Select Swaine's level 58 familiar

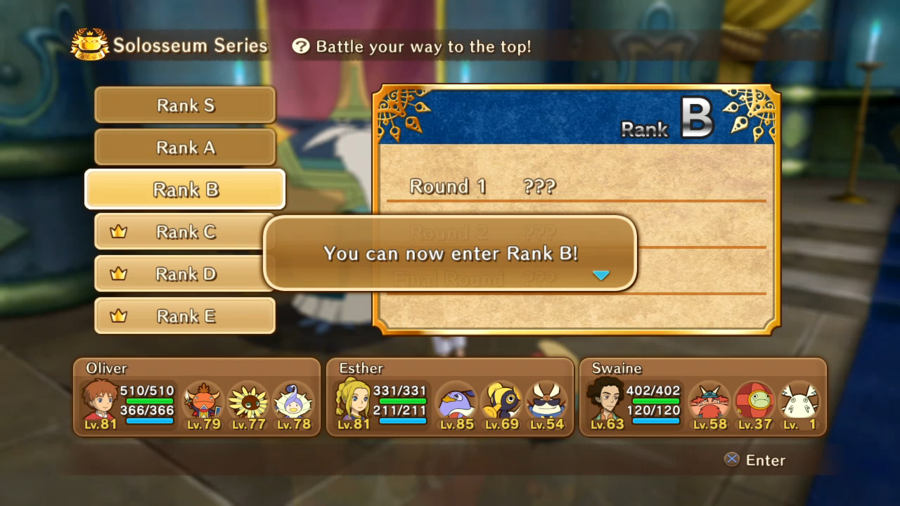click(x=709, y=402)
